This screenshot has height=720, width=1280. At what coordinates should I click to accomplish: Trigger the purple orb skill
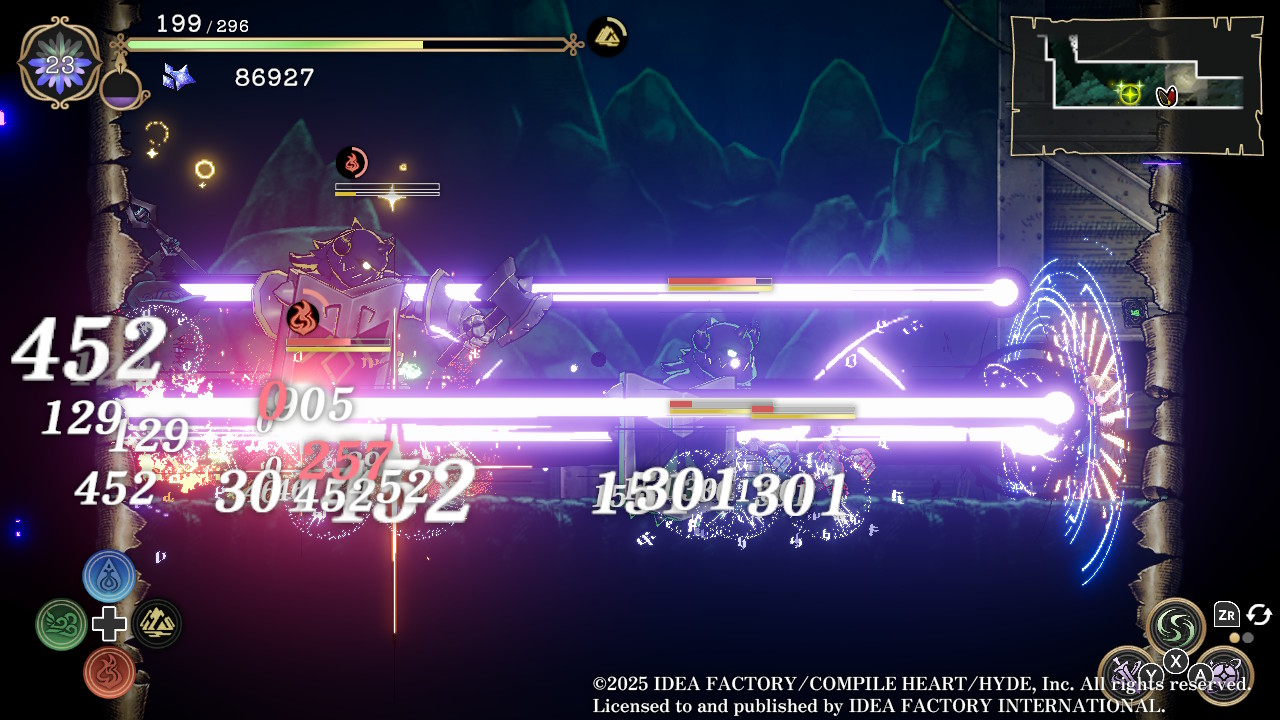(1224, 675)
